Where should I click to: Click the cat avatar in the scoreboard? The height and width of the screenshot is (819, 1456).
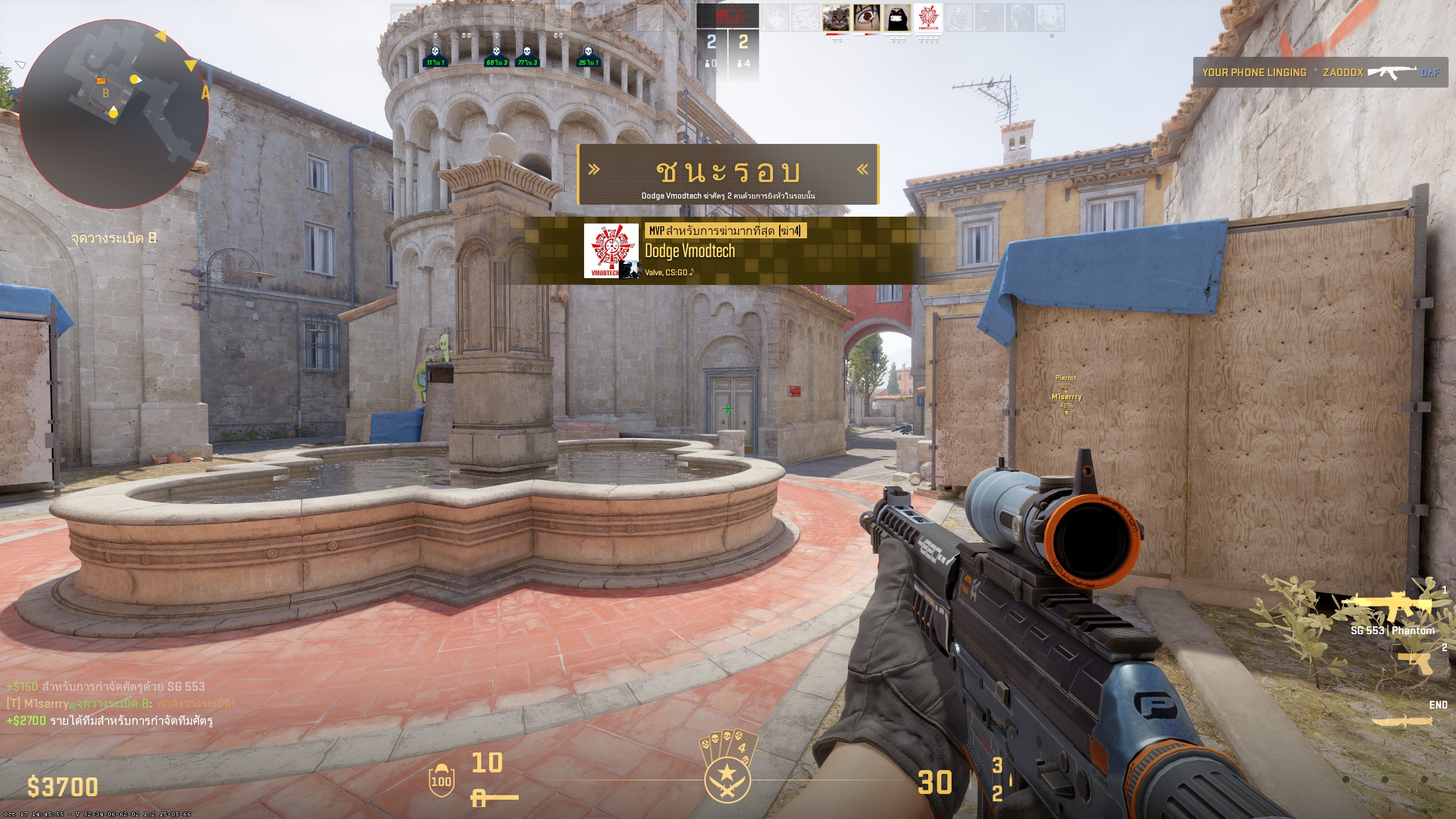(835, 18)
